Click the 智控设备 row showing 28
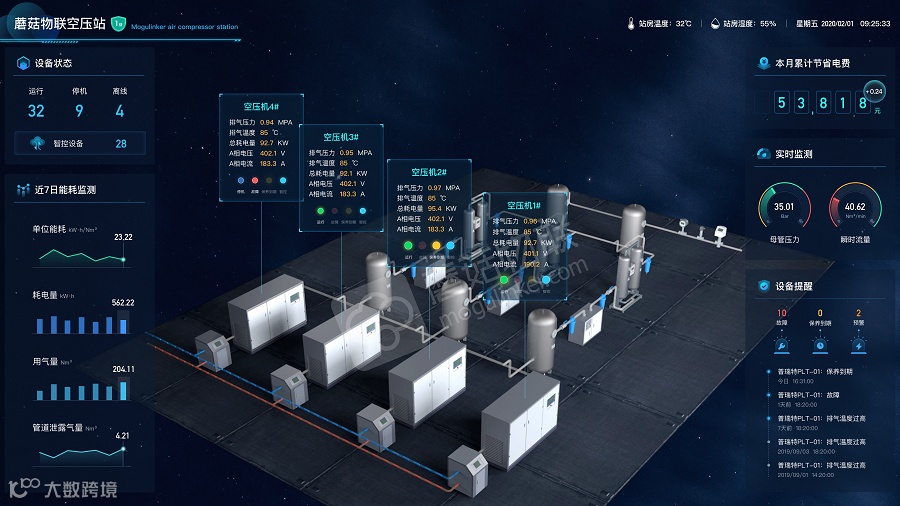The image size is (900, 506). click(79, 143)
